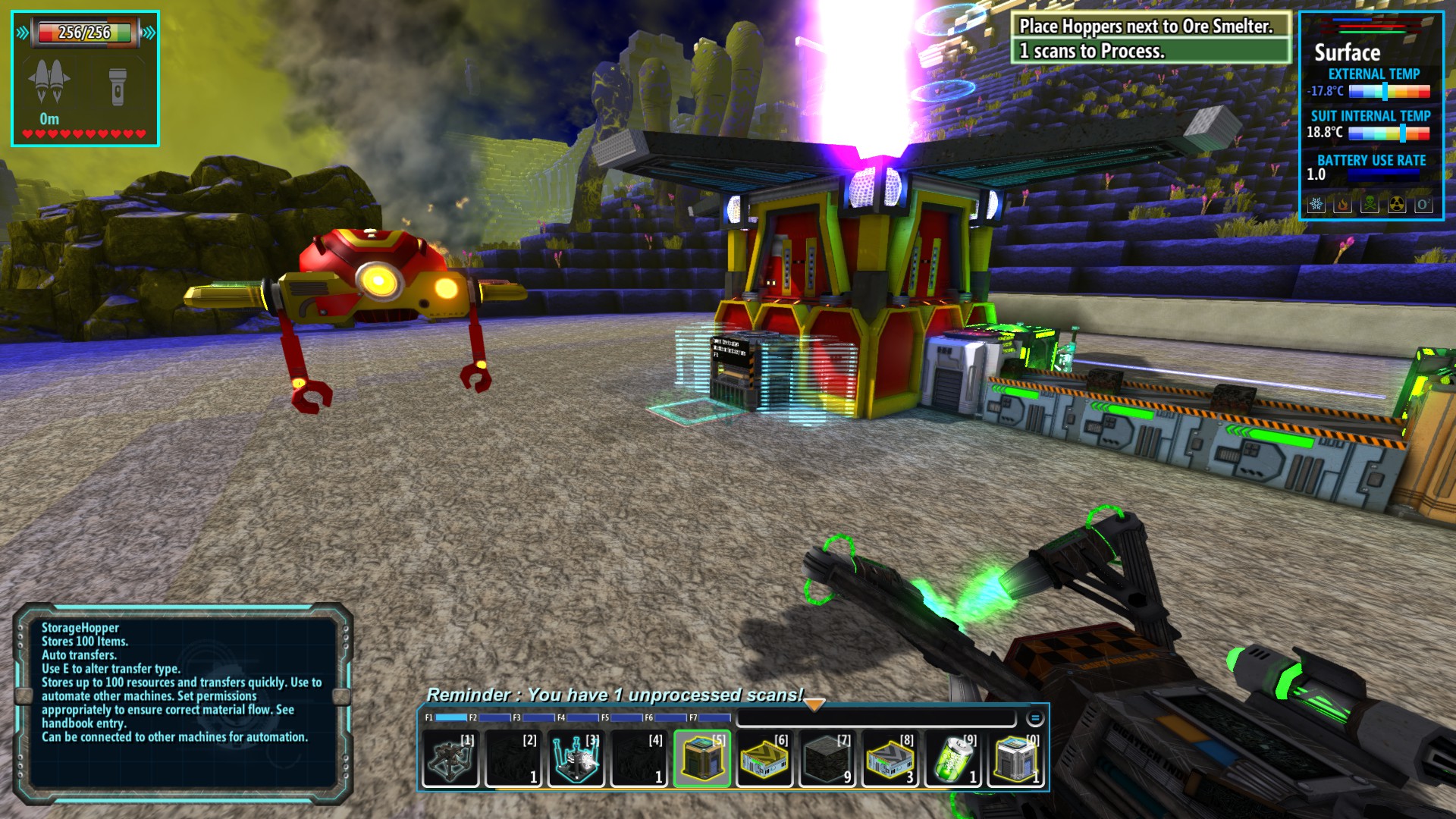The image size is (1456, 819).
Task: Click the O2 oxygen hazard icon
Action: coord(1423,205)
